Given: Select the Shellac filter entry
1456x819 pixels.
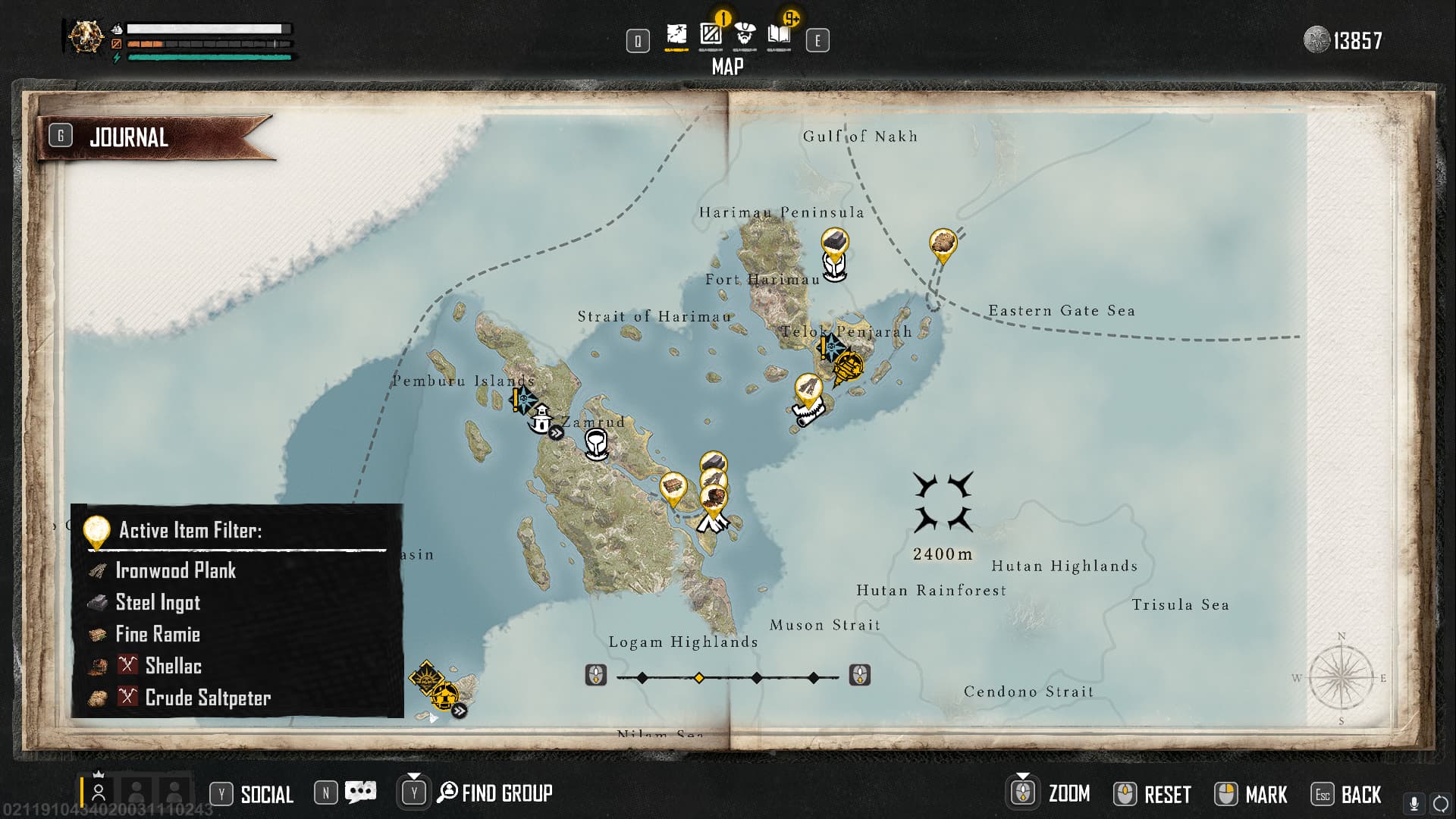Looking at the screenshot, I should point(173,666).
